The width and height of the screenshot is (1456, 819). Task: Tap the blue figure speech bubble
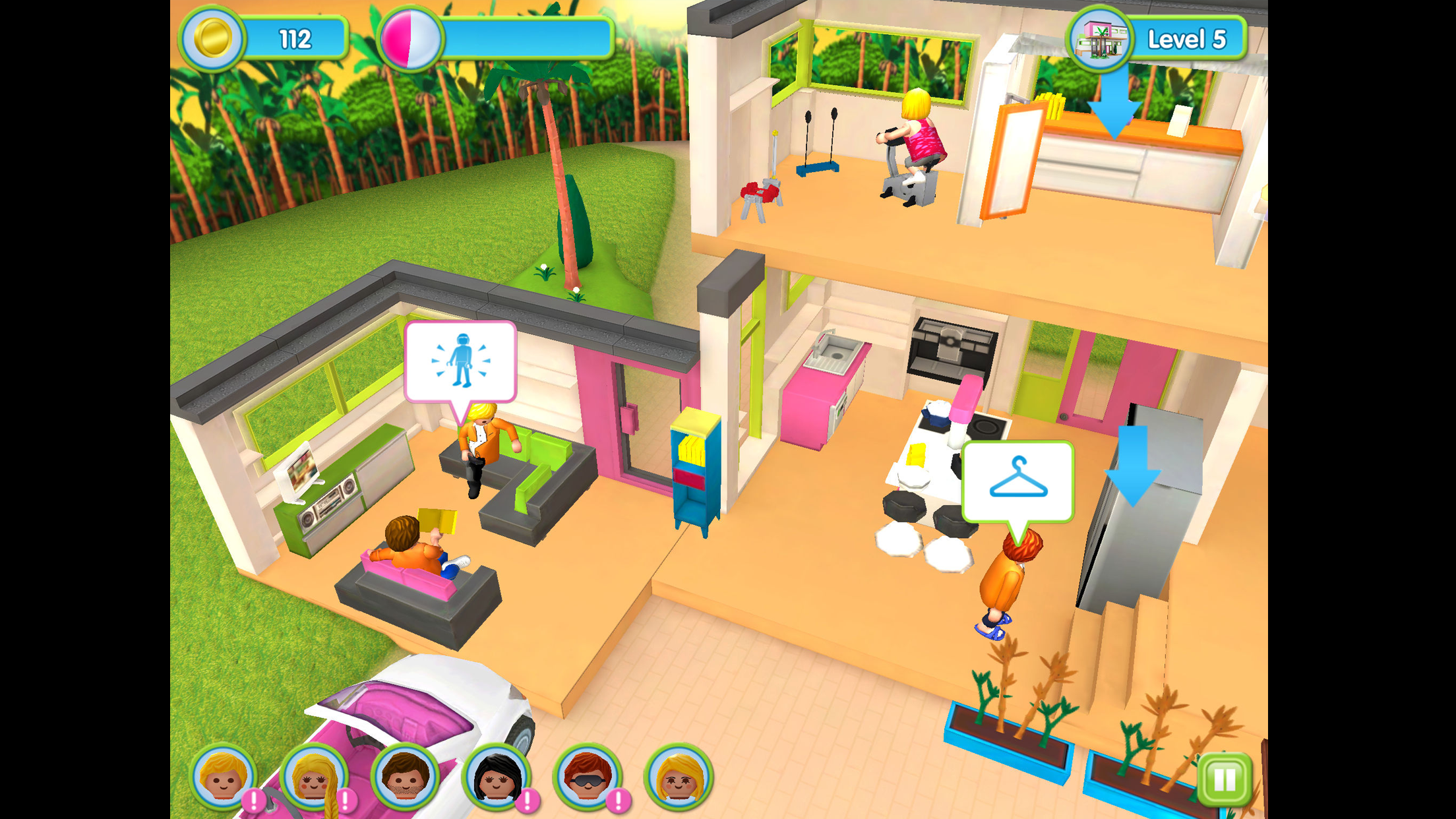460,361
